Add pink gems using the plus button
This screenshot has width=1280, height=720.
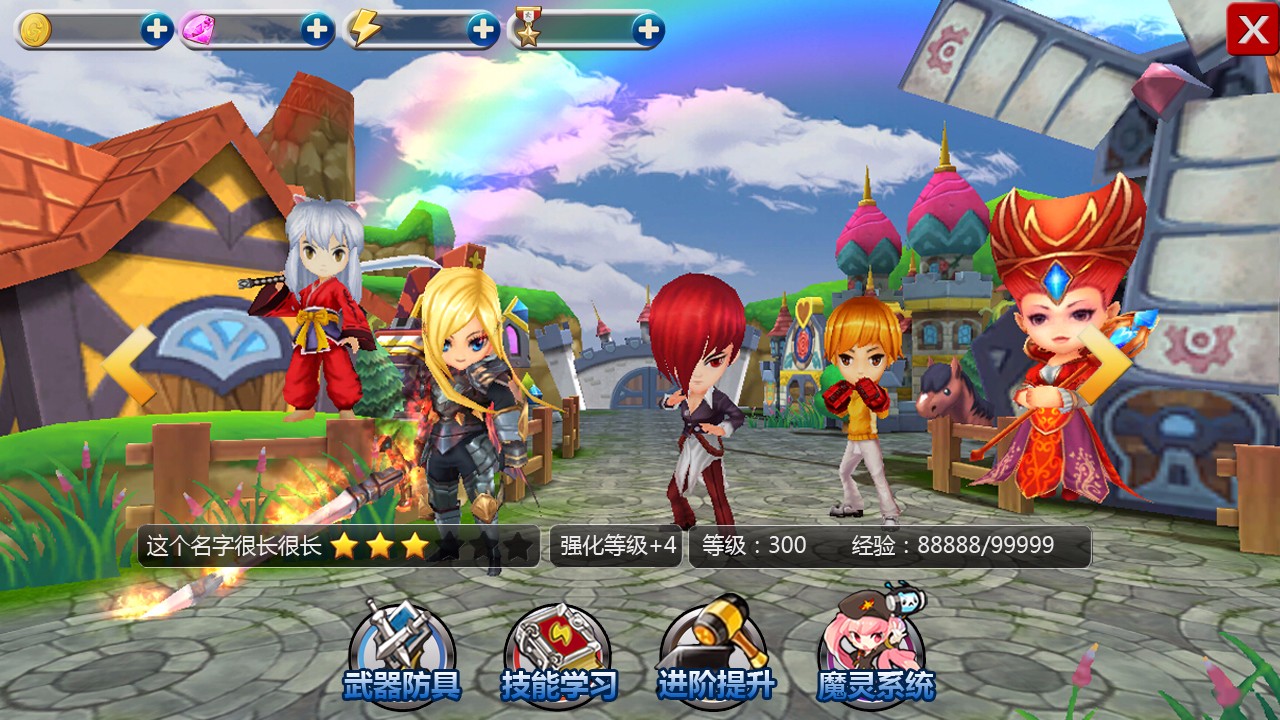317,30
